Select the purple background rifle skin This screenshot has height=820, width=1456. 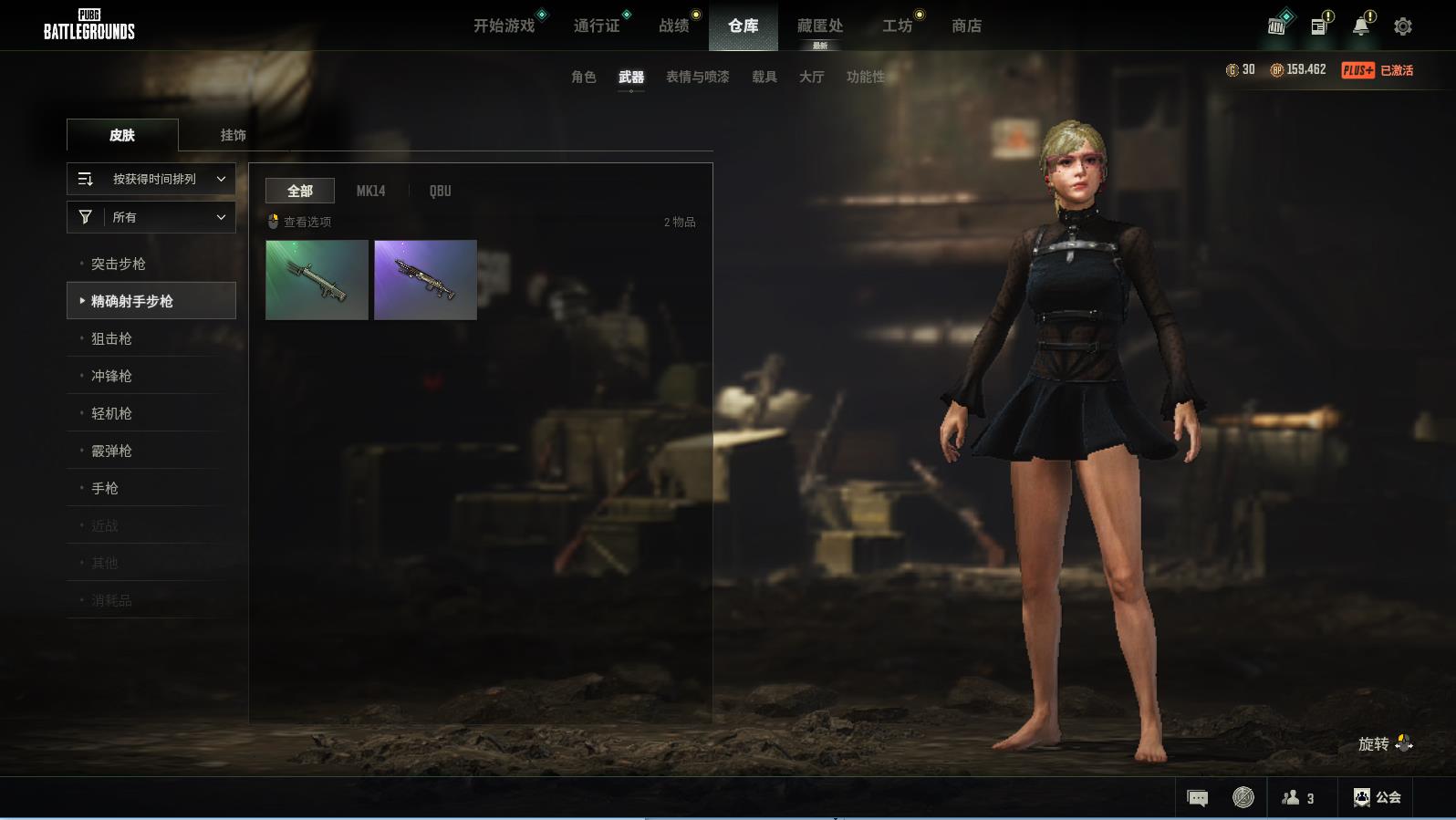click(x=425, y=280)
